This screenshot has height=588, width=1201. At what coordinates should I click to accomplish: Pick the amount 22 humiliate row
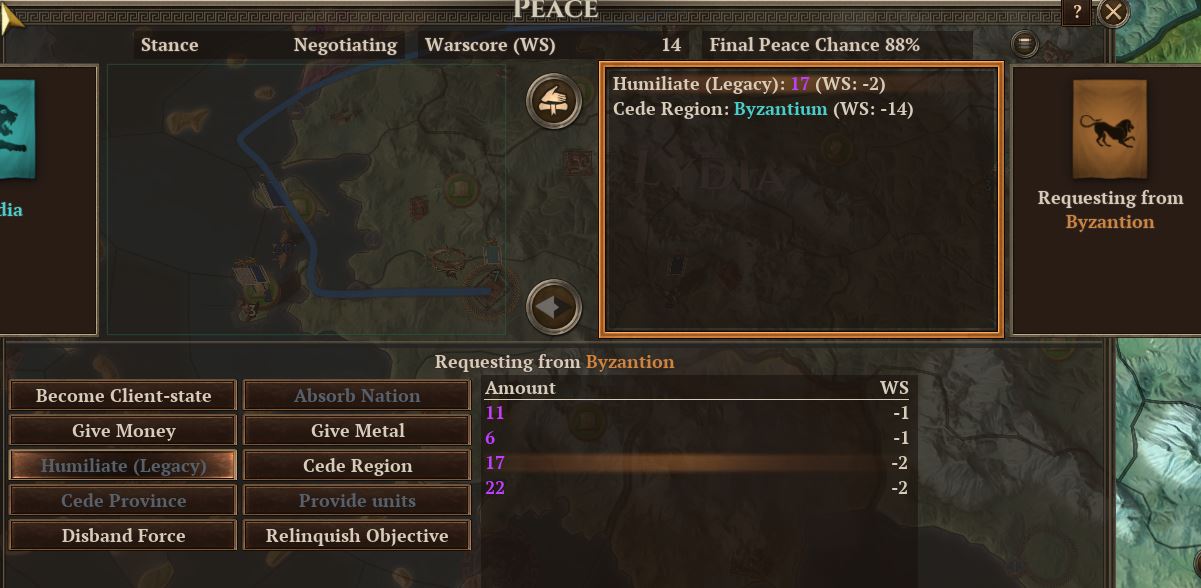click(x=696, y=488)
